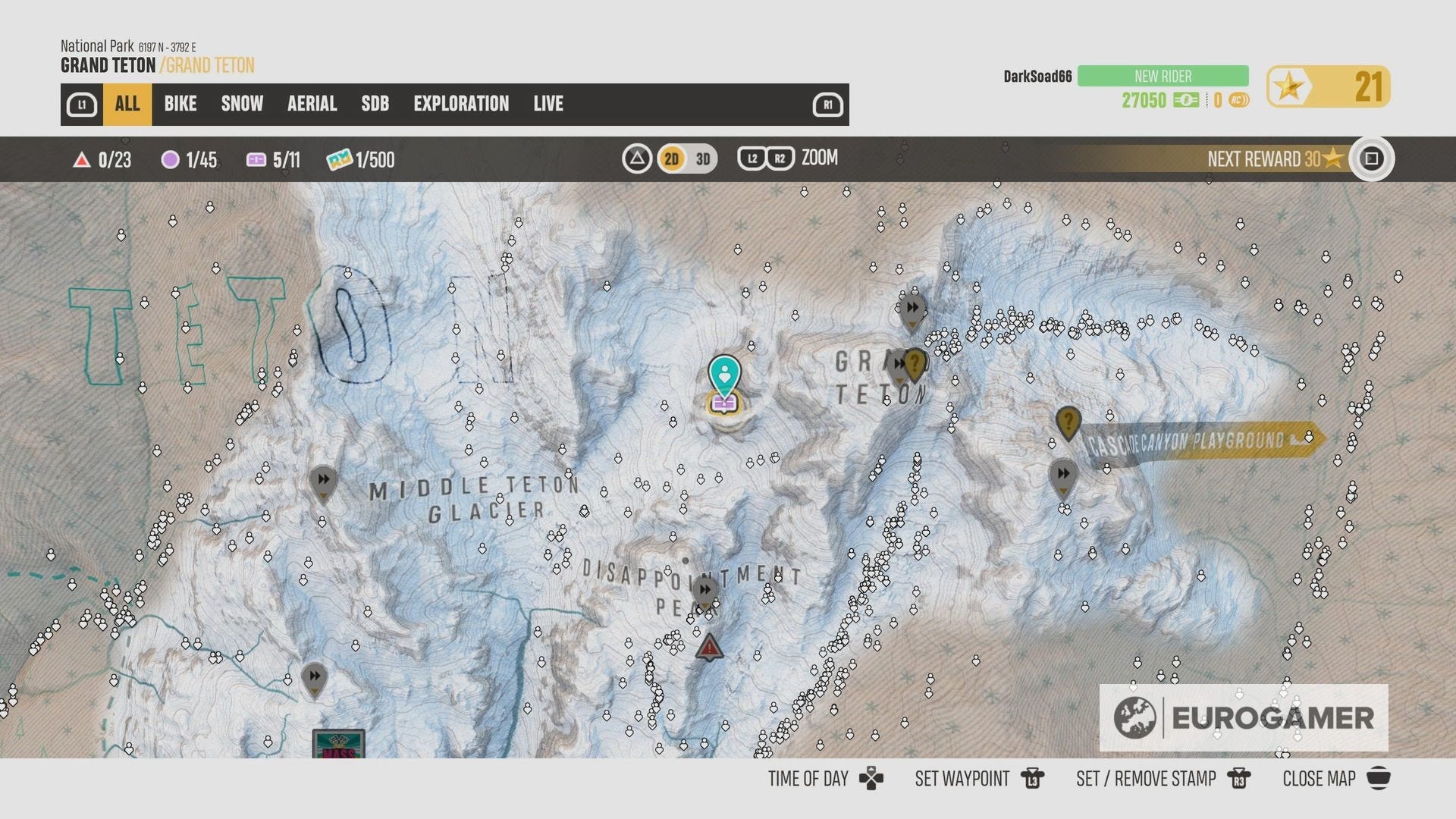Open the TIME OF DAY control

point(808,778)
